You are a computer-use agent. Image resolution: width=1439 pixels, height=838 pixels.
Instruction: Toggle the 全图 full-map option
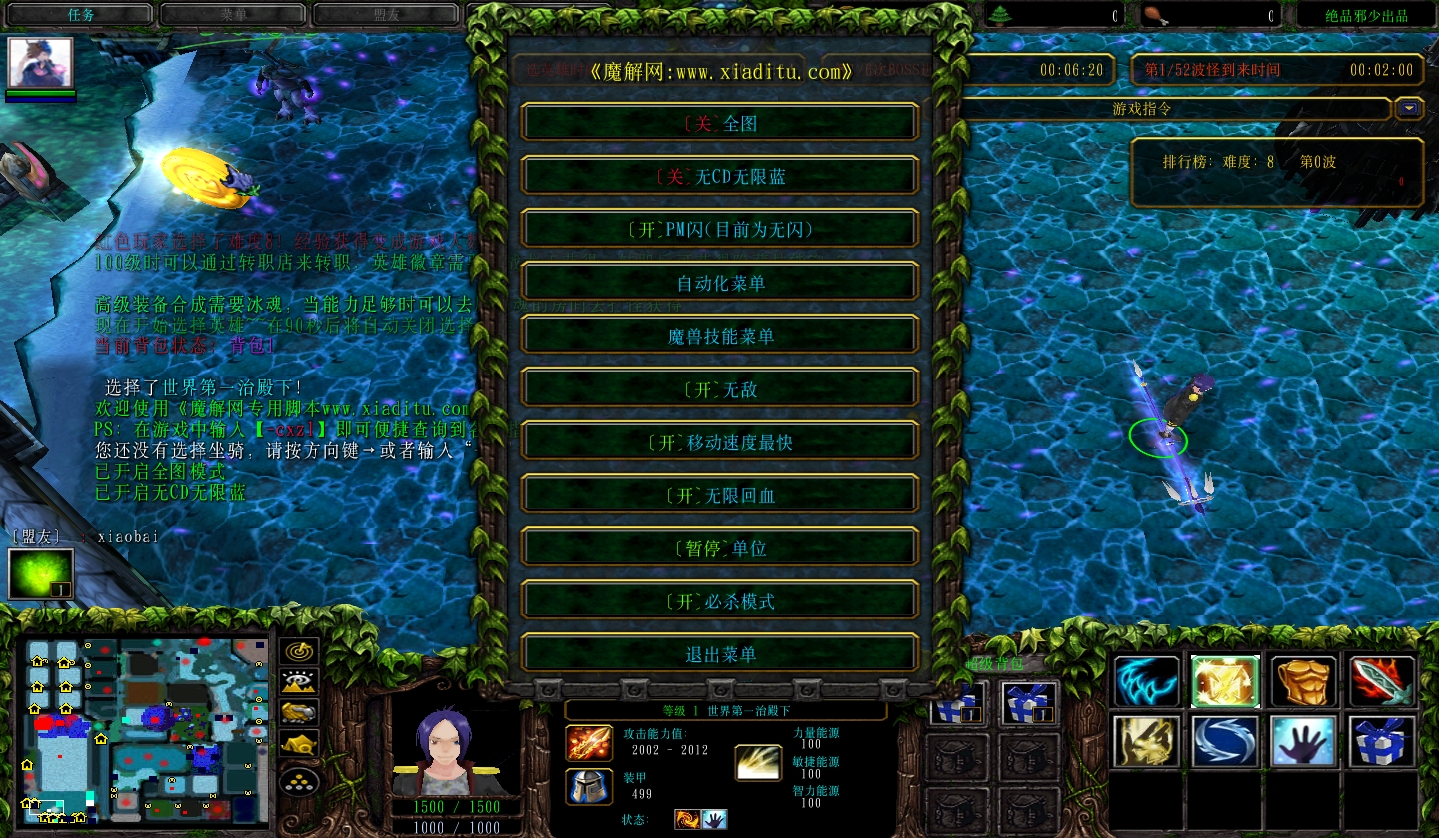tap(720, 123)
